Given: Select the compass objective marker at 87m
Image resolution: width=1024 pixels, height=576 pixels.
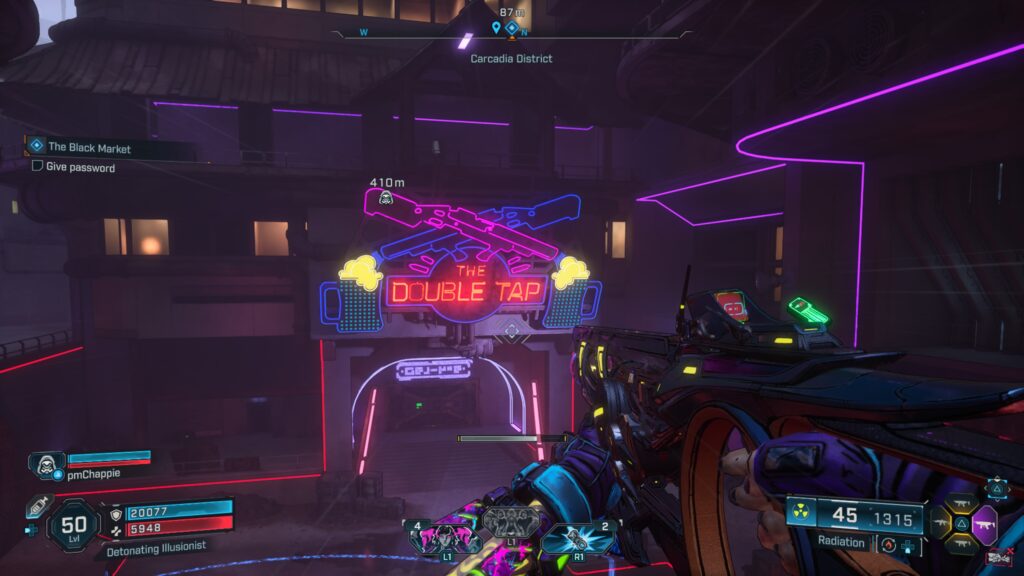Looking at the screenshot, I should [x=512, y=28].
